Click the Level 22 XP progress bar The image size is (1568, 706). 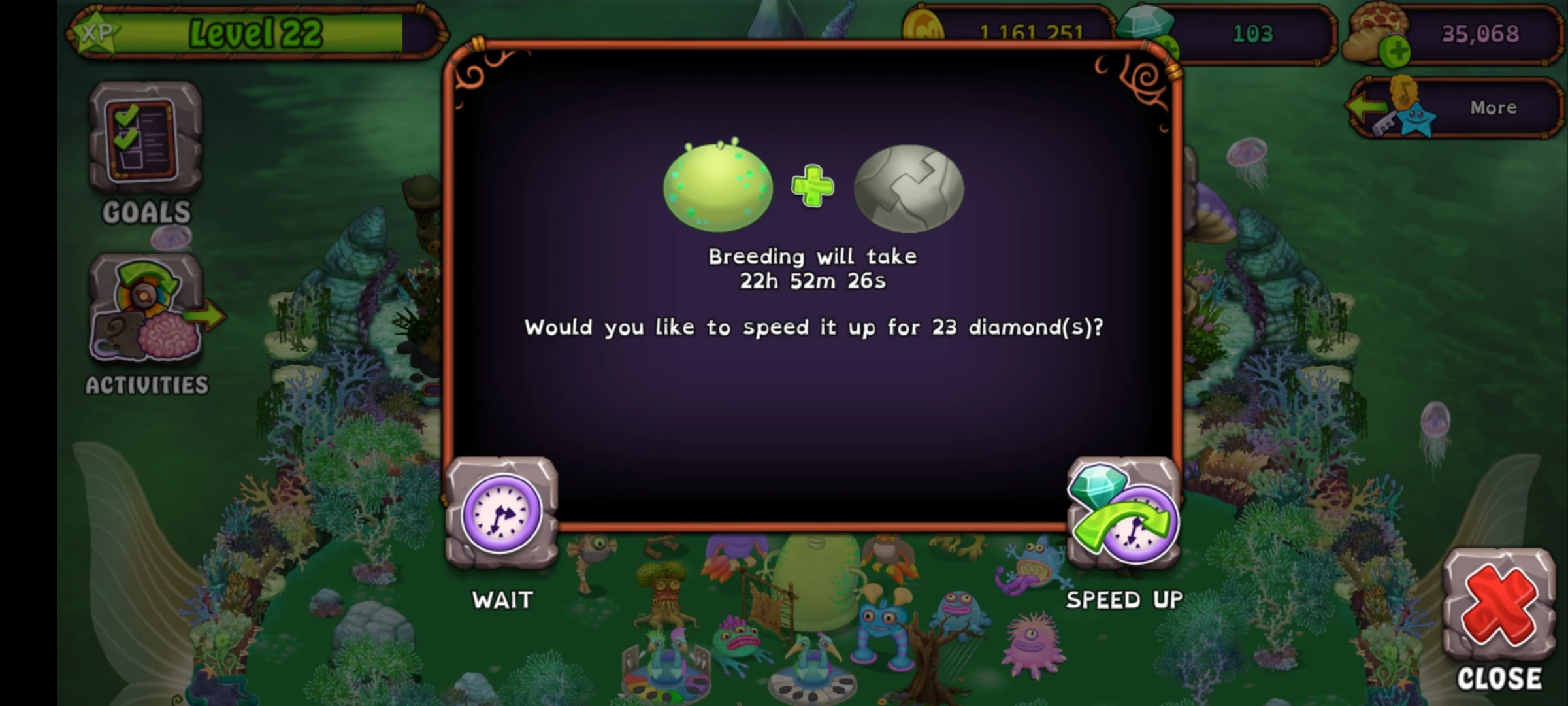[x=255, y=31]
